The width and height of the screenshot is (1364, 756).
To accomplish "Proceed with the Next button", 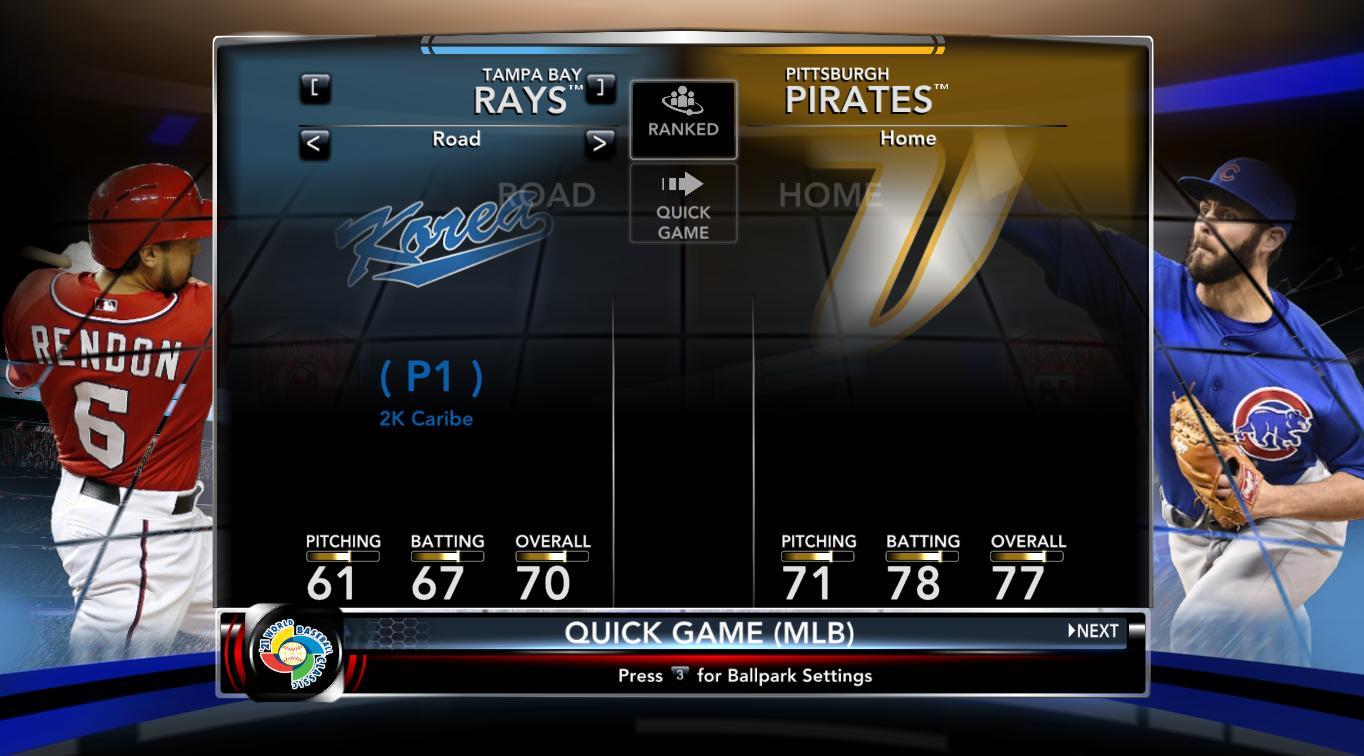I will pyautogui.click(x=1094, y=631).
